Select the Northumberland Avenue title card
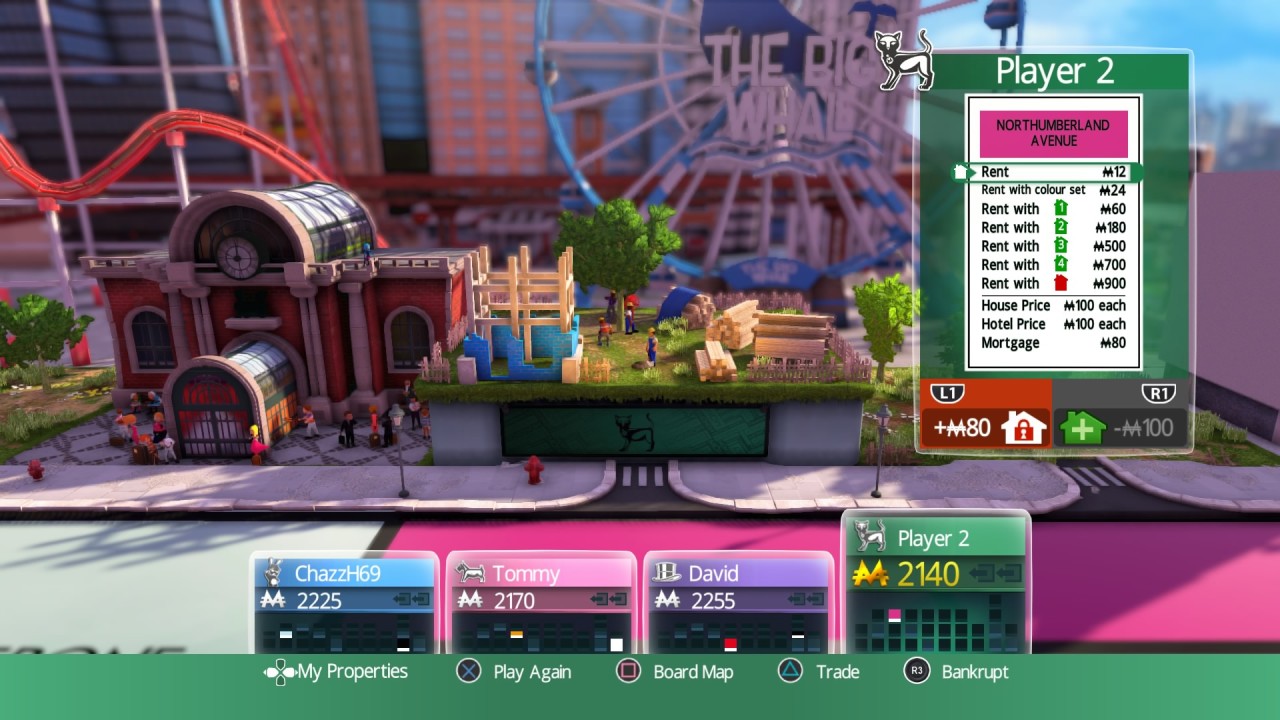 tap(1053, 134)
